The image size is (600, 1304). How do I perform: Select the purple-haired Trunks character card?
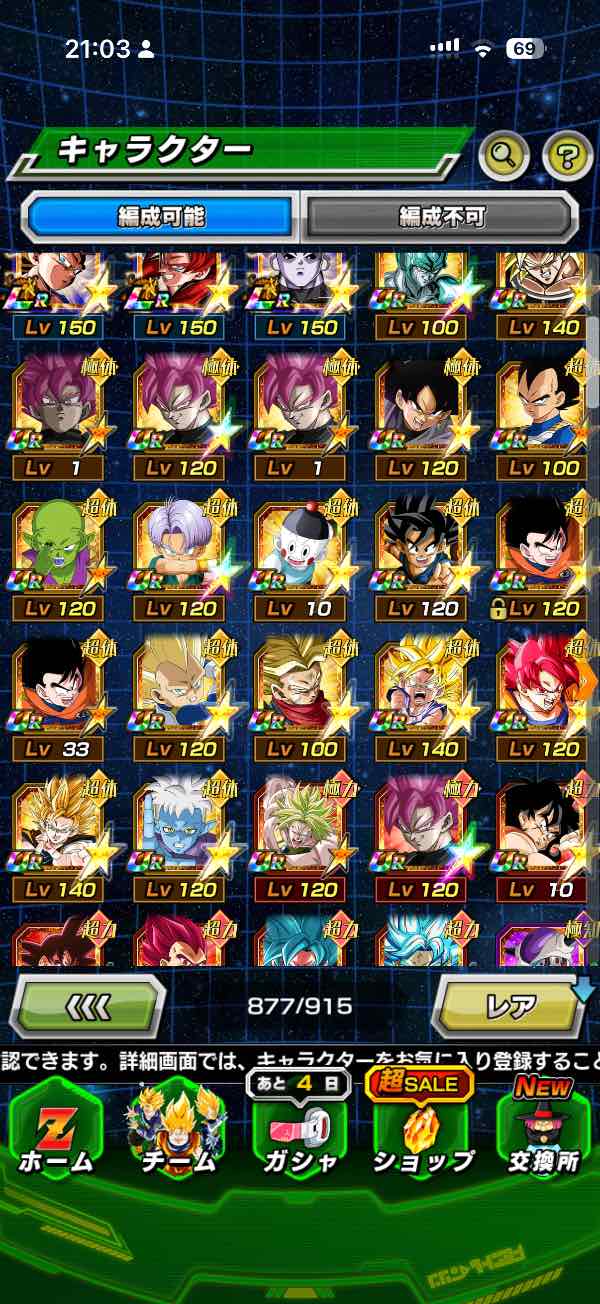179,549
